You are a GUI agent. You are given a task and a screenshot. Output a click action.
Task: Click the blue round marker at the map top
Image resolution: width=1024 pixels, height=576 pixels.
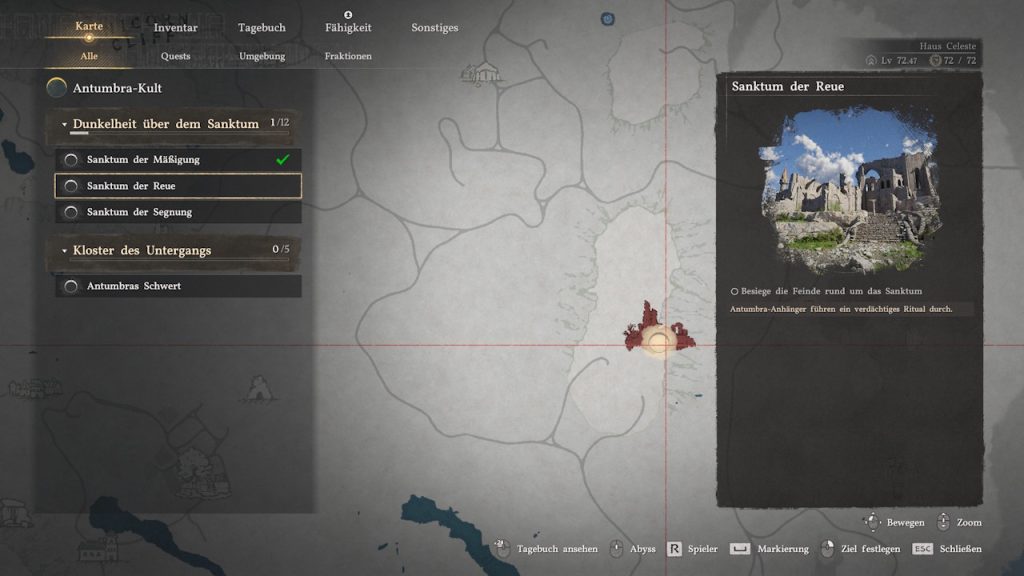[x=607, y=19]
